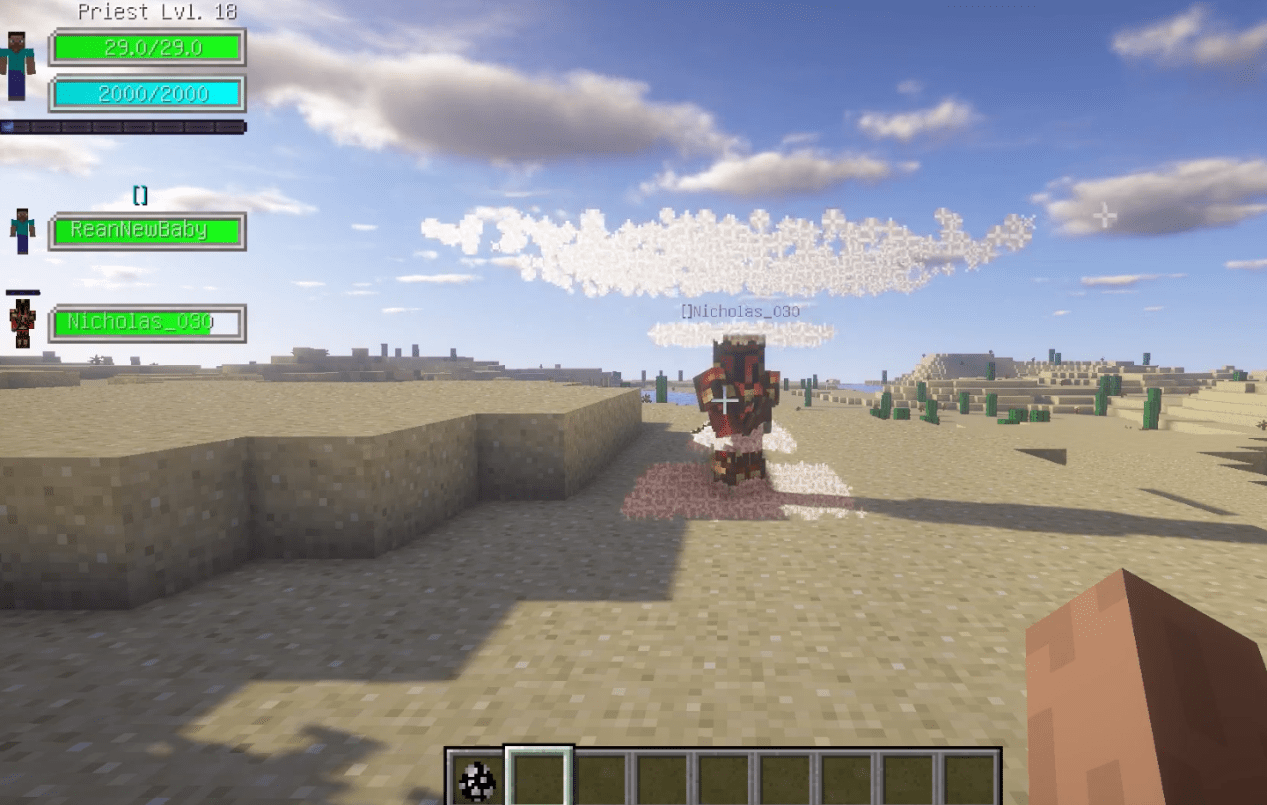The height and width of the screenshot is (805, 1267).
Task: Click your own Priest character portrait
Action: (x=17, y=65)
